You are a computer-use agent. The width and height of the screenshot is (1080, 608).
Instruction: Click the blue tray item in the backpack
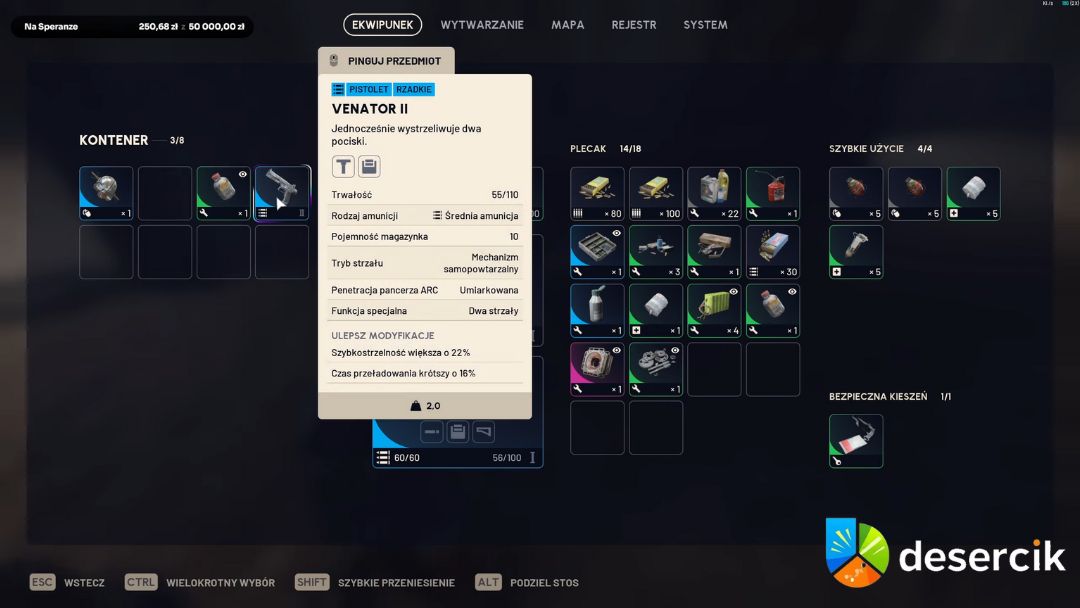point(597,252)
